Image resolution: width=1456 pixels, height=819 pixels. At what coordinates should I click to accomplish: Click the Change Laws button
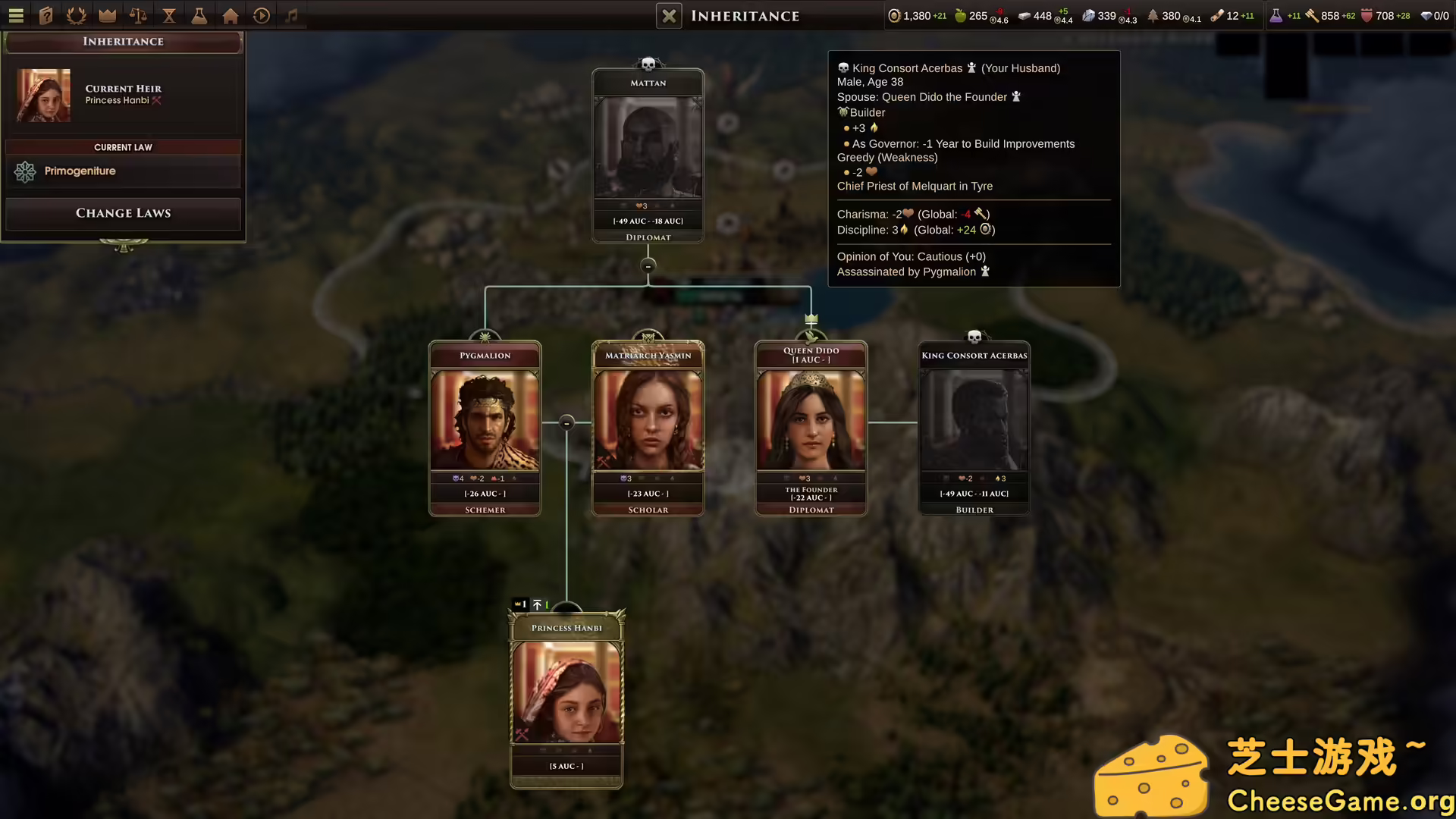click(123, 213)
